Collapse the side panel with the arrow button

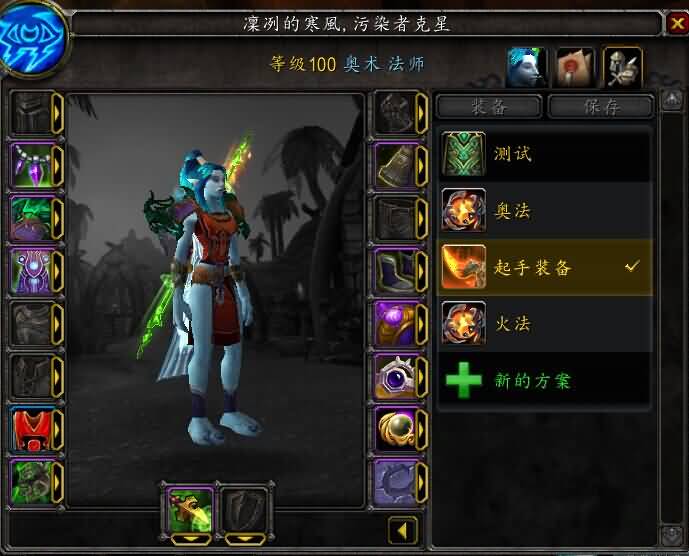click(404, 530)
